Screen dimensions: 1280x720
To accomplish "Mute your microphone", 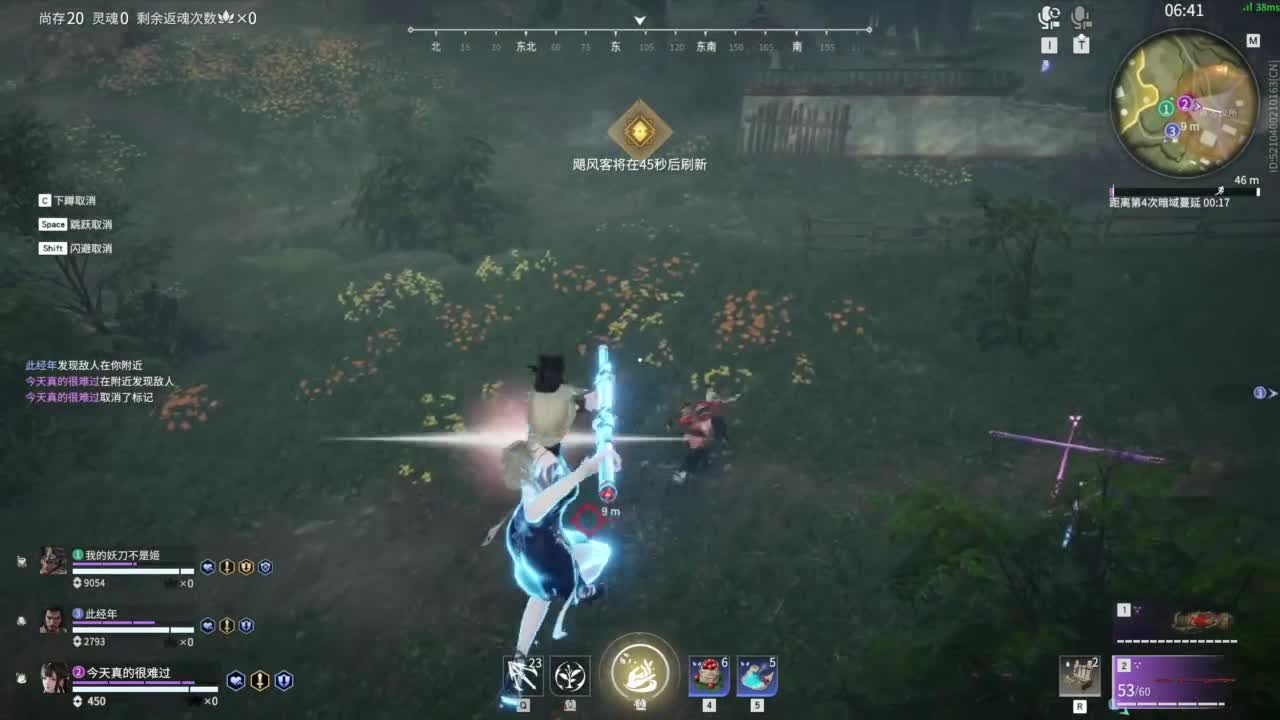I will [1081, 13].
